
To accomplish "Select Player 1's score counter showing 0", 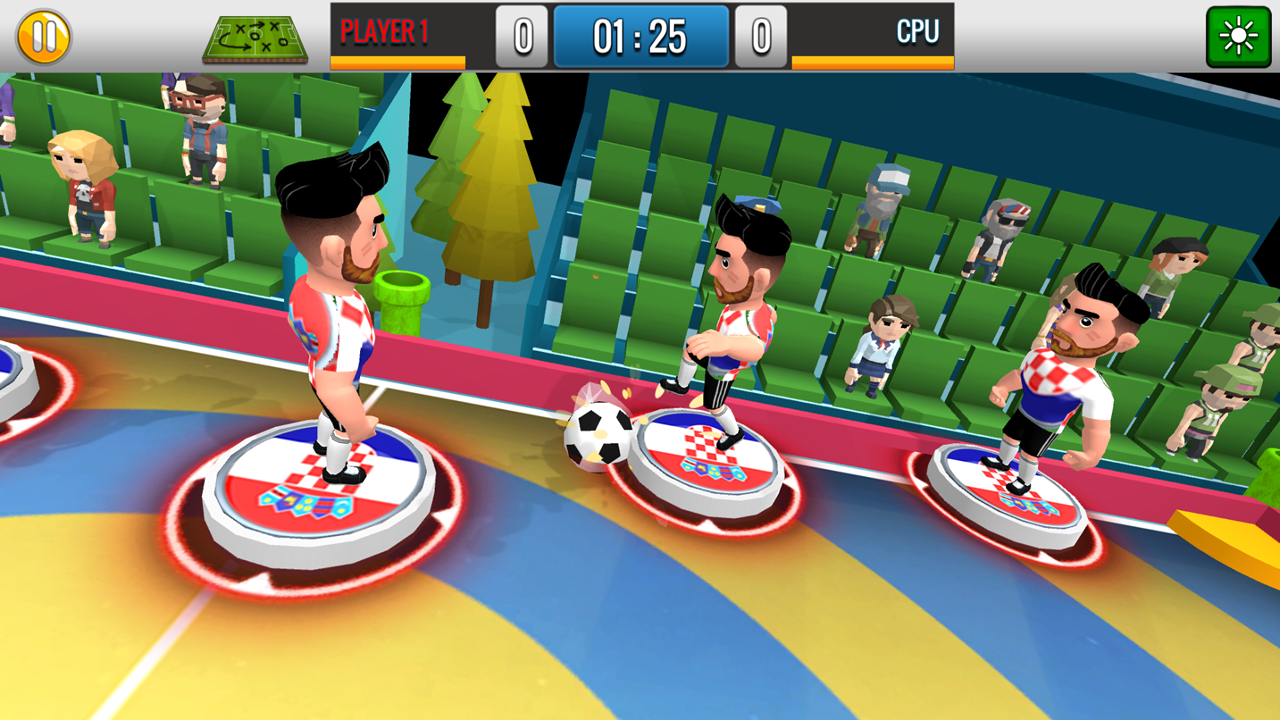I will [x=521, y=36].
